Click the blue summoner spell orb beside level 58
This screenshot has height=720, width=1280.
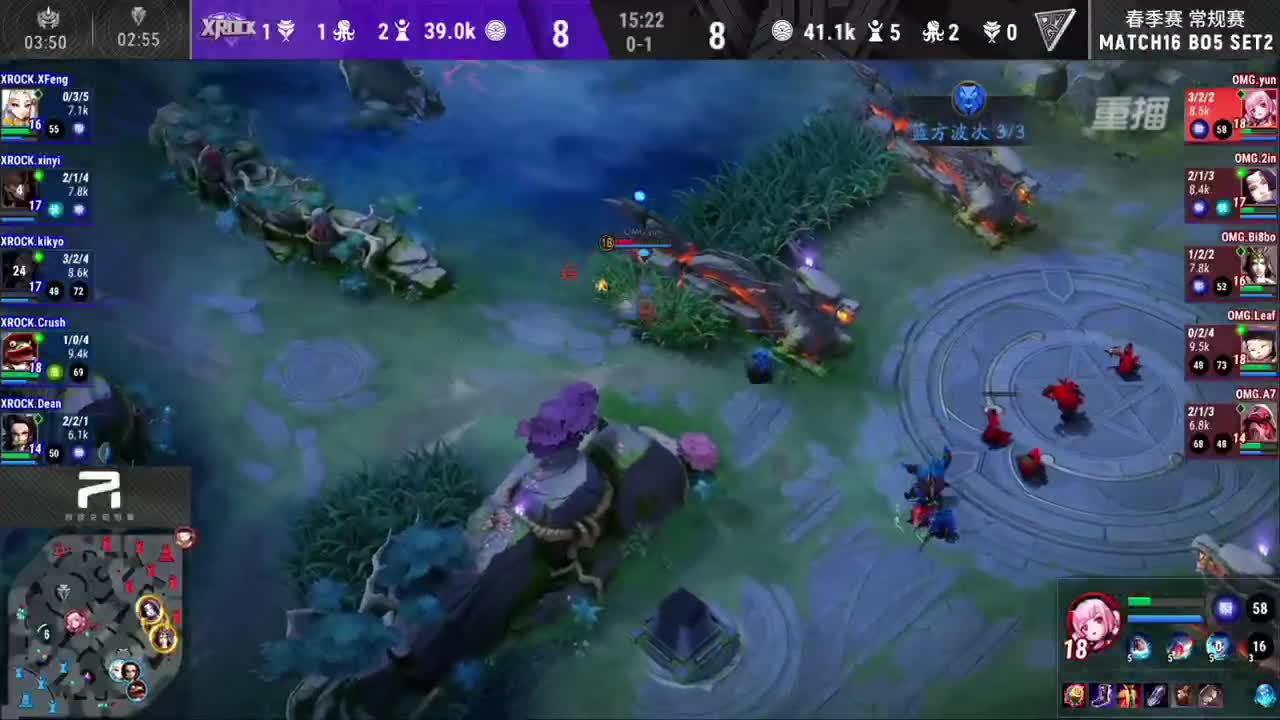[x=1225, y=608]
